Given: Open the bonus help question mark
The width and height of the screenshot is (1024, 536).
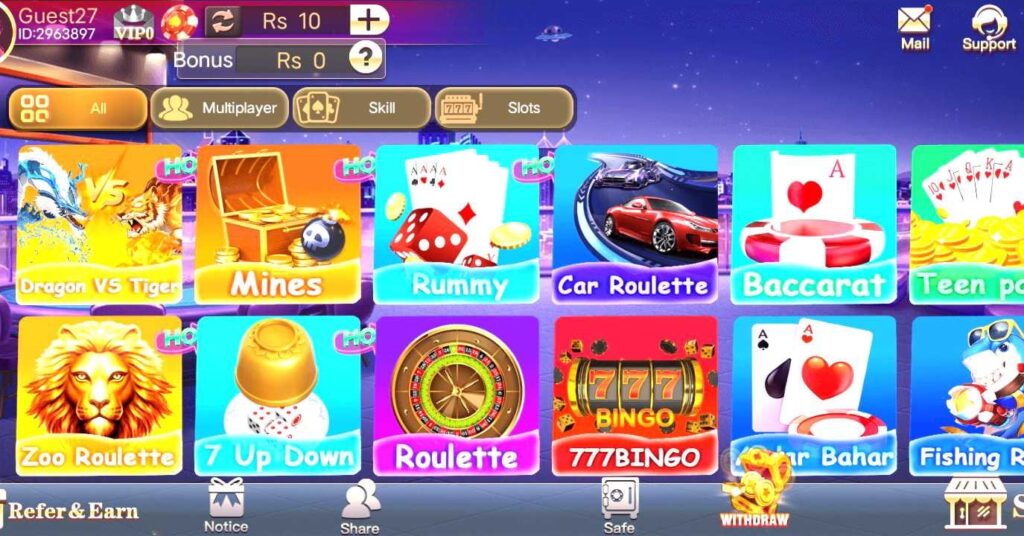Looking at the screenshot, I should pos(369,58).
